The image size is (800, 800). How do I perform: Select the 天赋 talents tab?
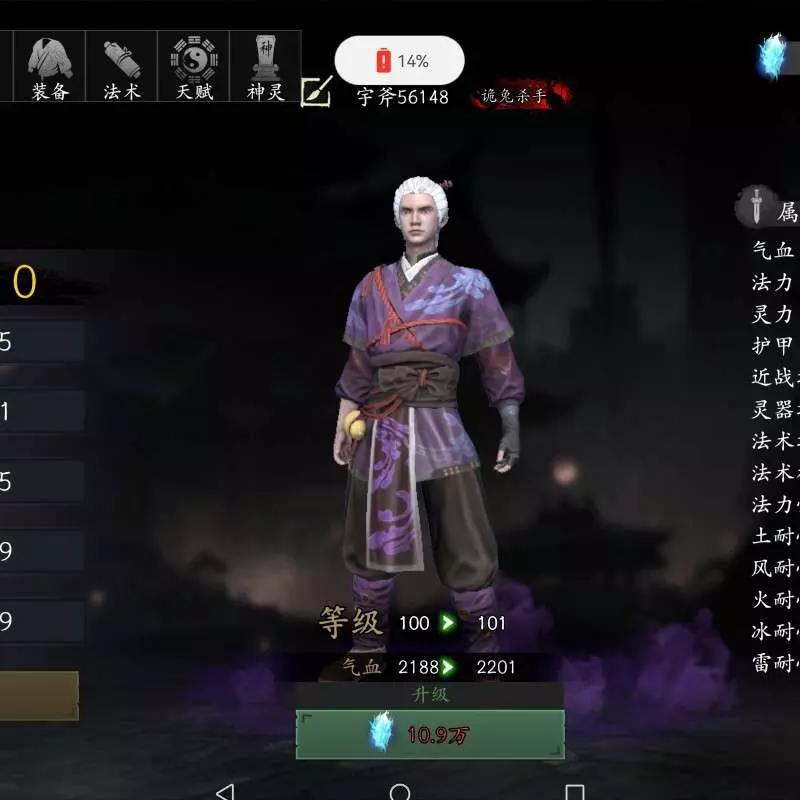pos(194,66)
